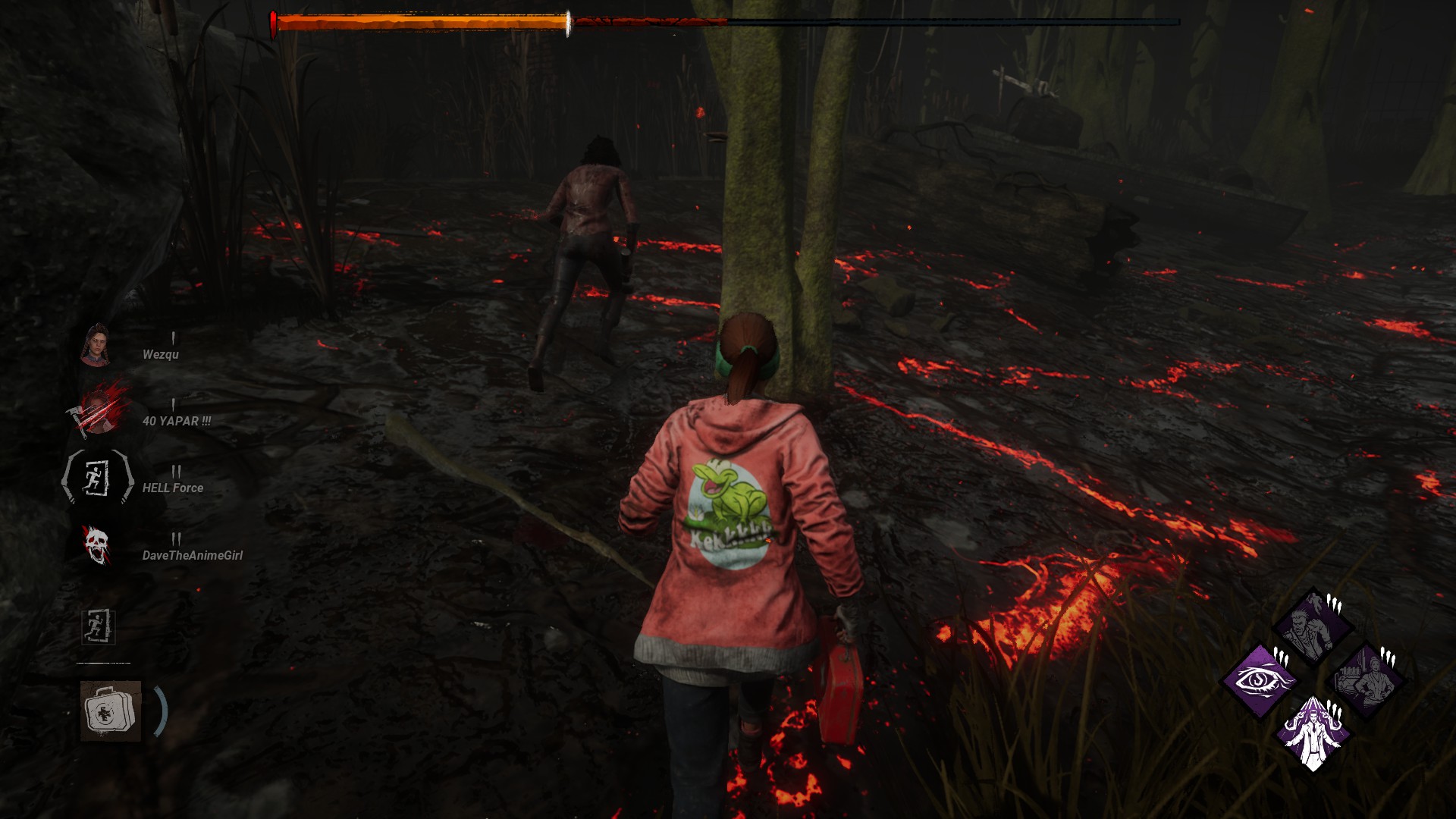Use the med-kit item slot
1456x819 pixels.
[x=111, y=711]
